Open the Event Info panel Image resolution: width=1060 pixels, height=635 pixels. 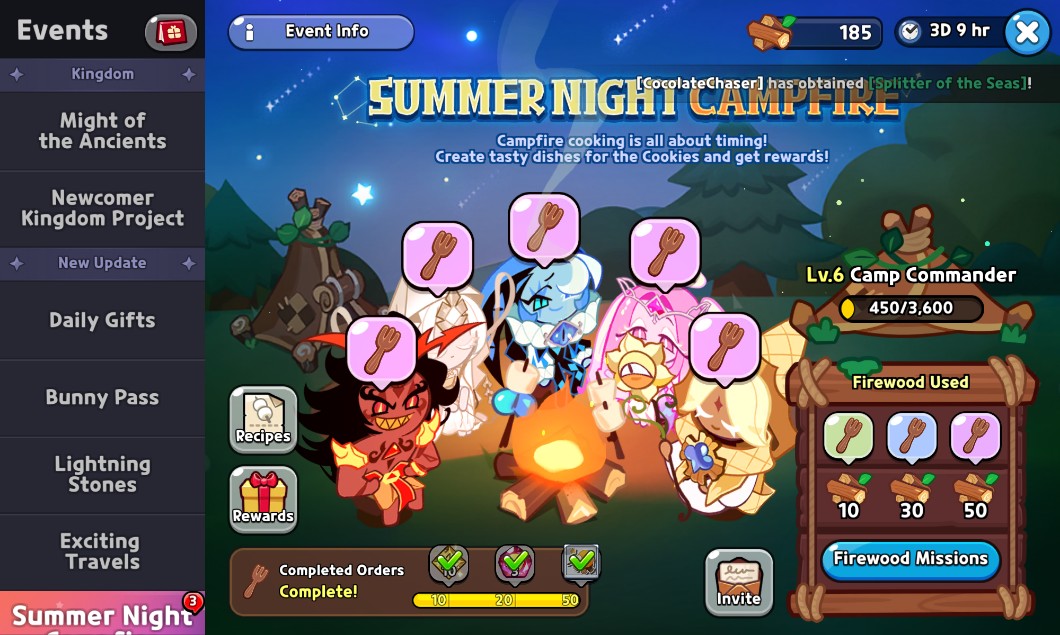point(321,32)
